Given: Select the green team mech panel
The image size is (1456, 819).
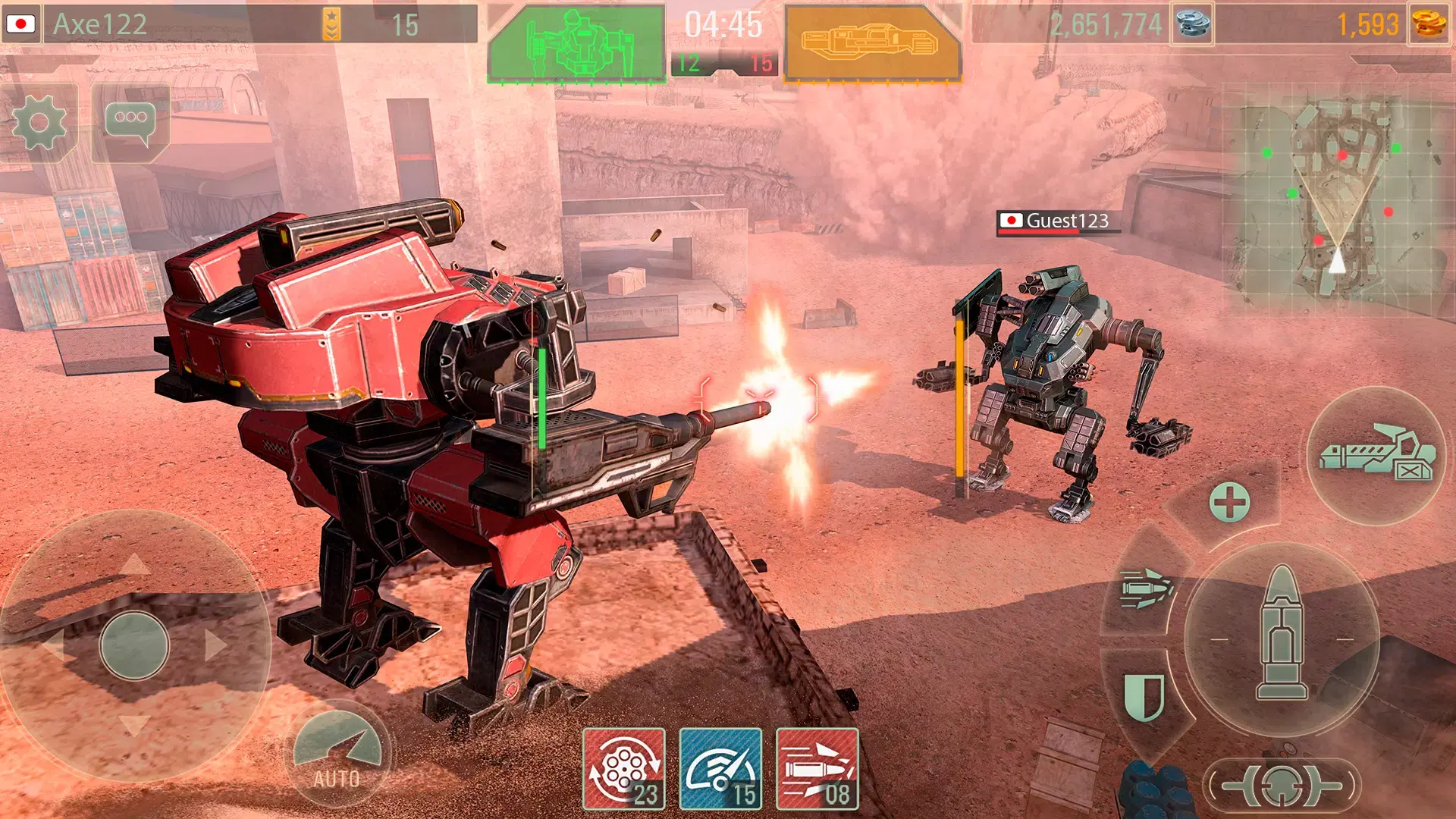Looking at the screenshot, I should (x=576, y=43).
